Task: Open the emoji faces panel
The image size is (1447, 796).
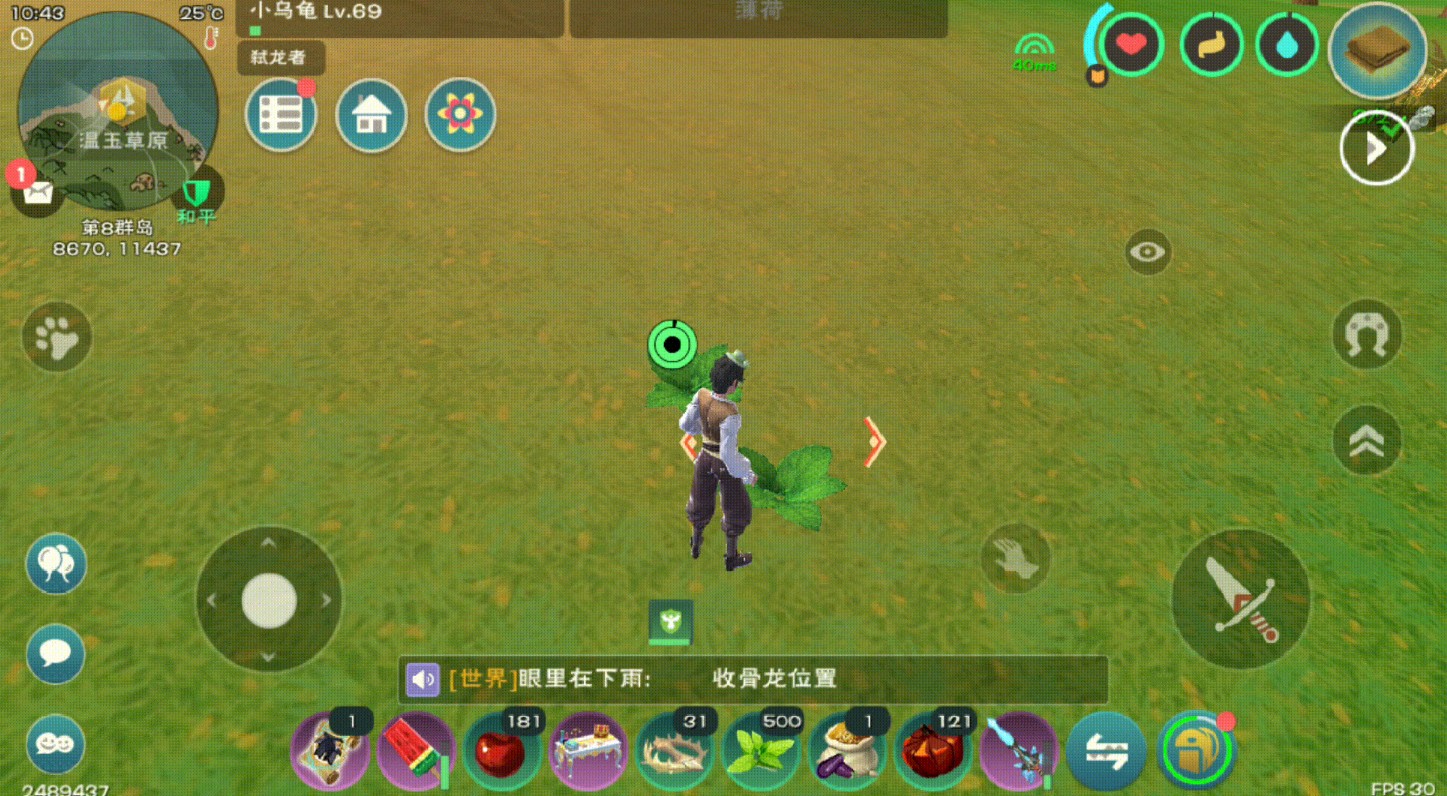Action: [x=56, y=744]
